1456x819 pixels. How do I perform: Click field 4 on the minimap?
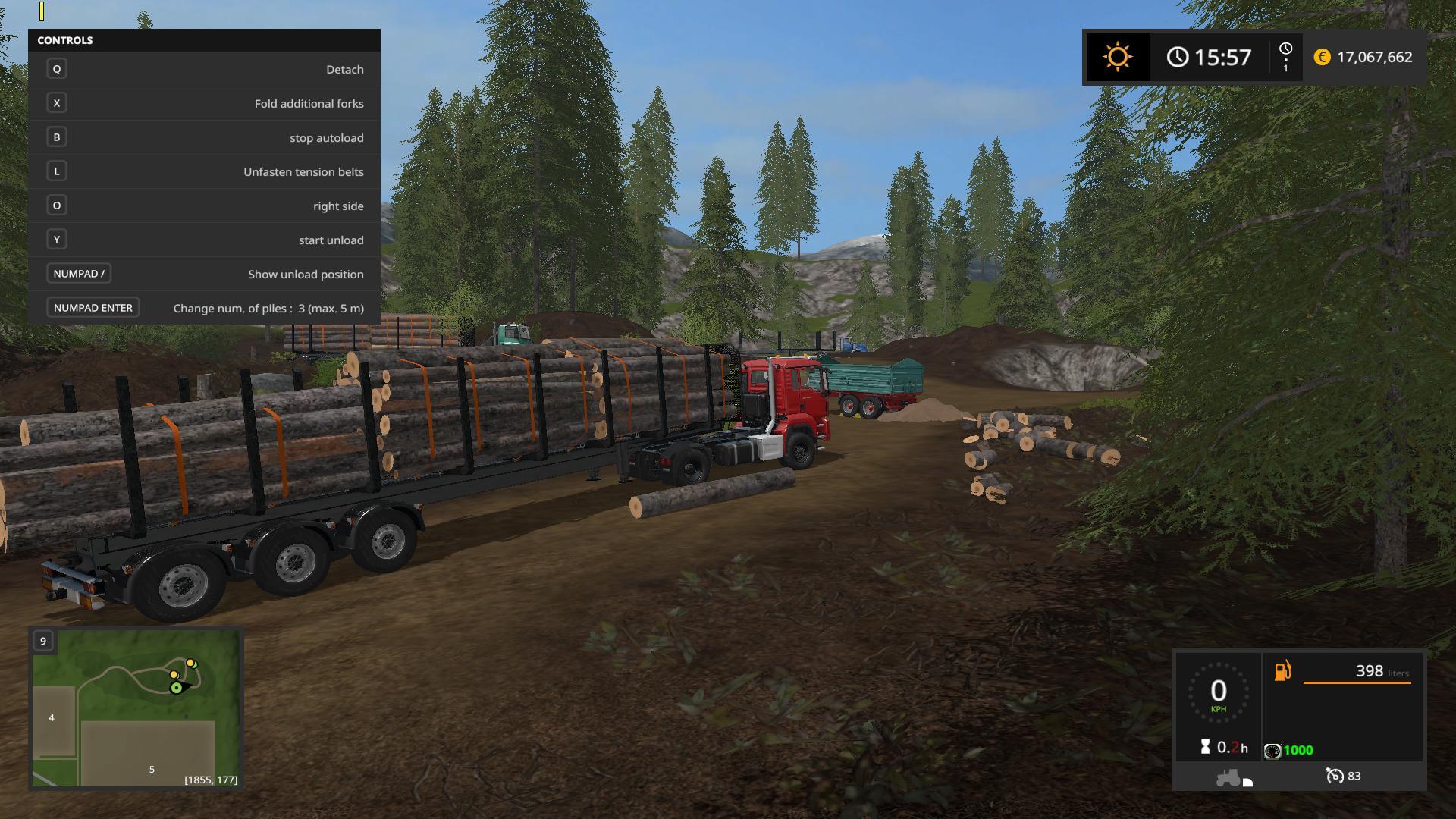[52, 717]
